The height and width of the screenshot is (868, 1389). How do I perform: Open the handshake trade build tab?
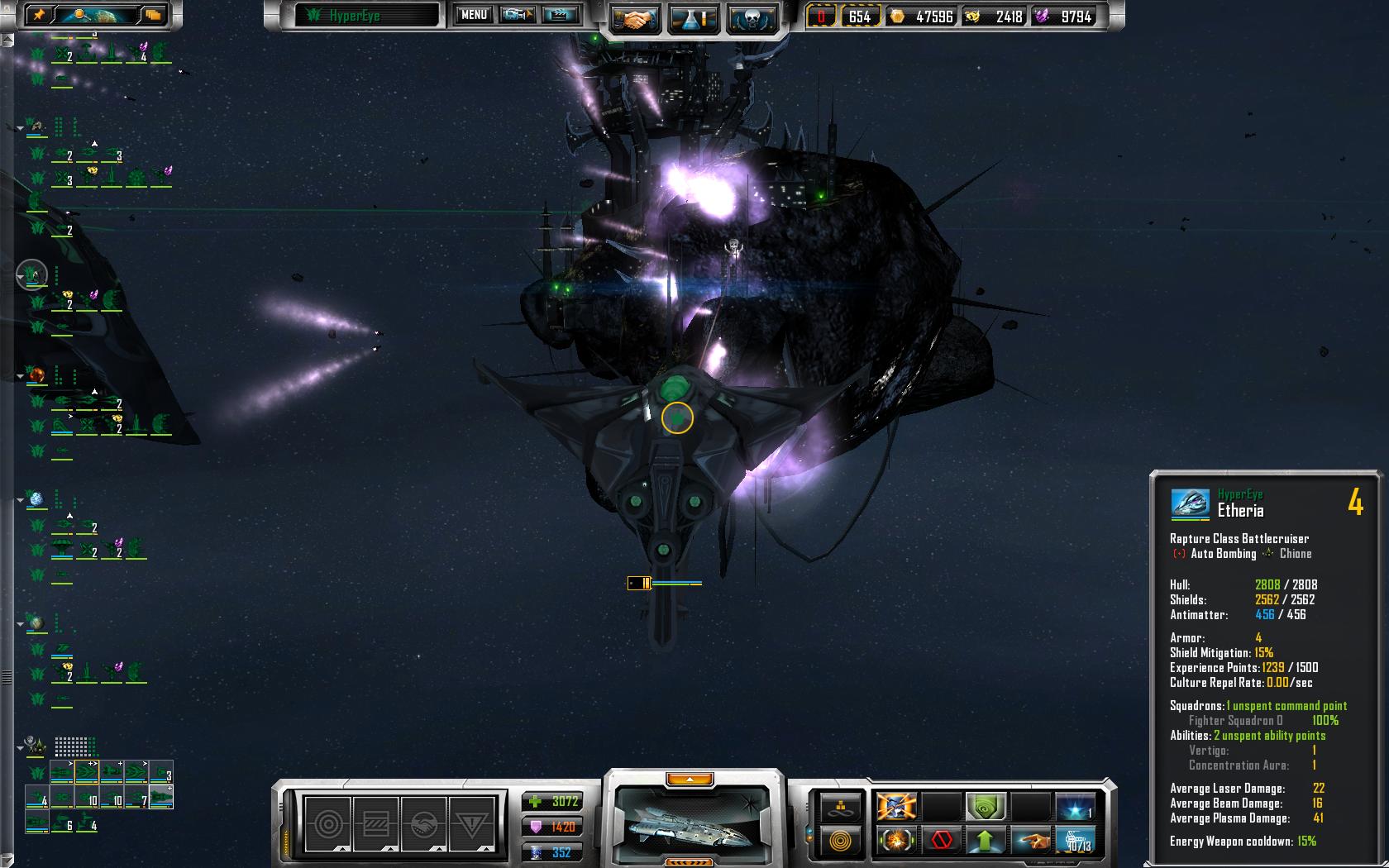click(x=423, y=823)
